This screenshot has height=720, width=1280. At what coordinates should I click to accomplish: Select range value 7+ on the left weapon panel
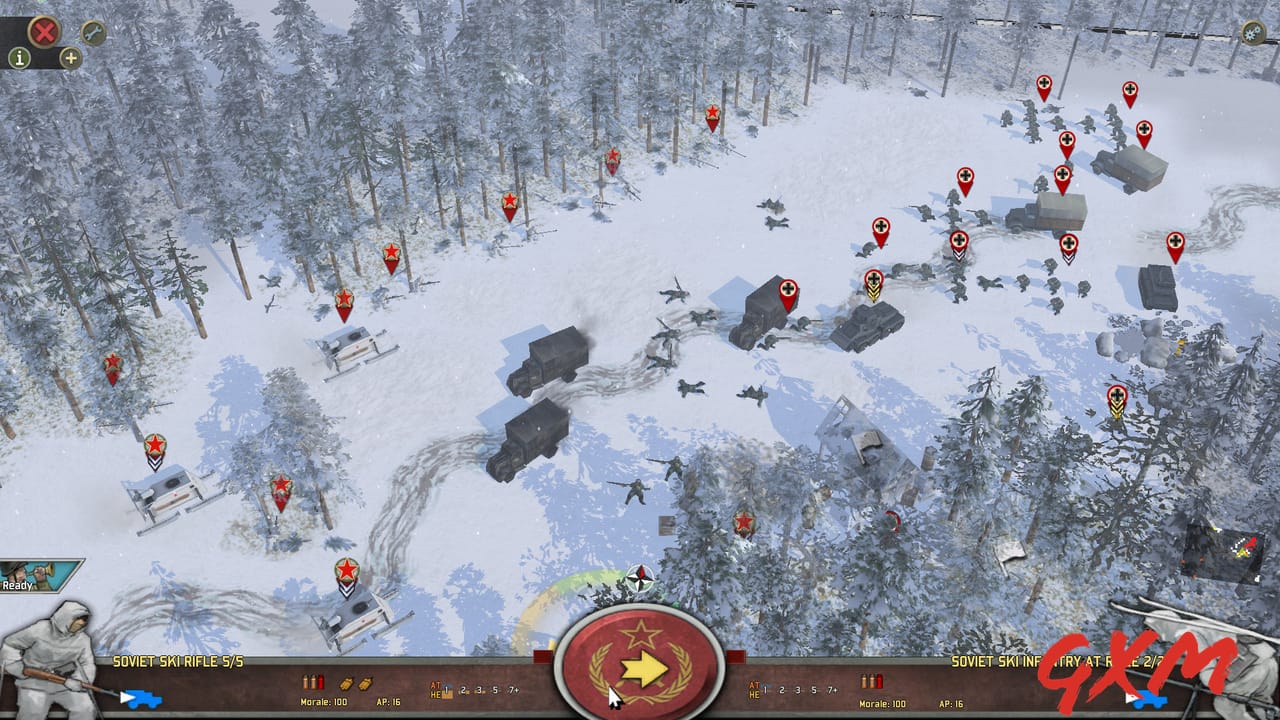pos(513,688)
